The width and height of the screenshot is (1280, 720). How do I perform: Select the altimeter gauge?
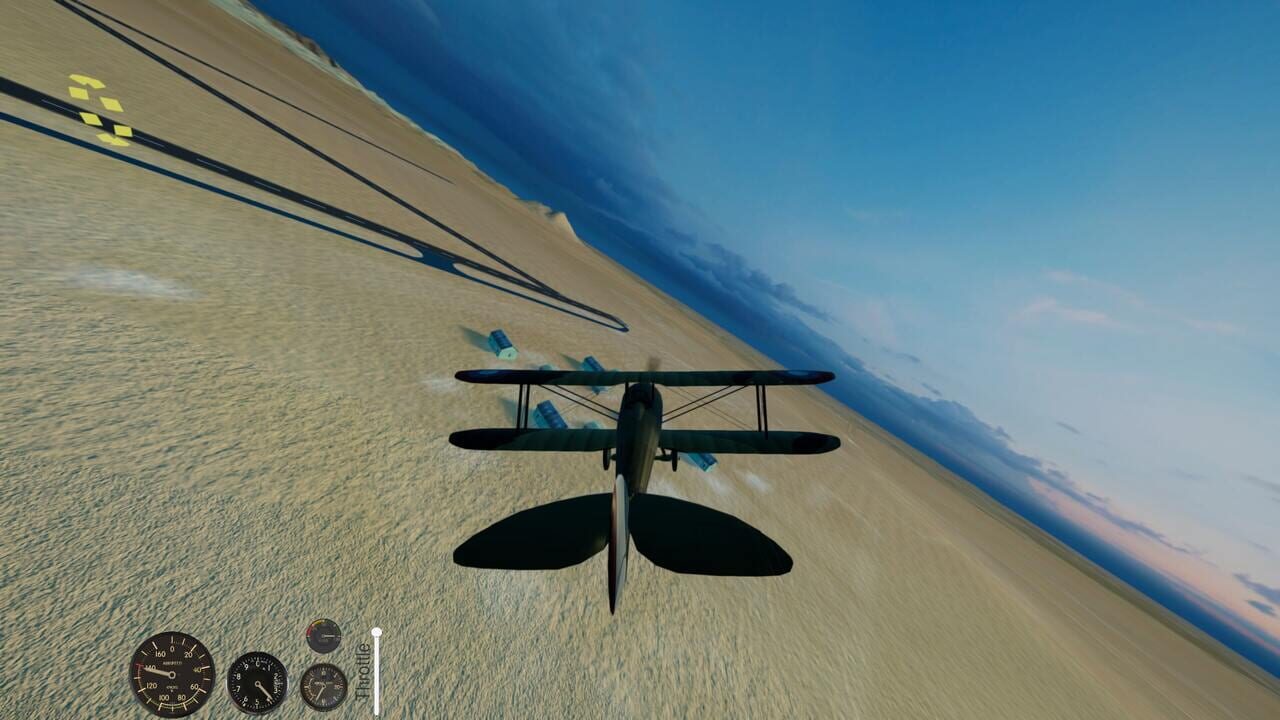click(x=257, y=681)
